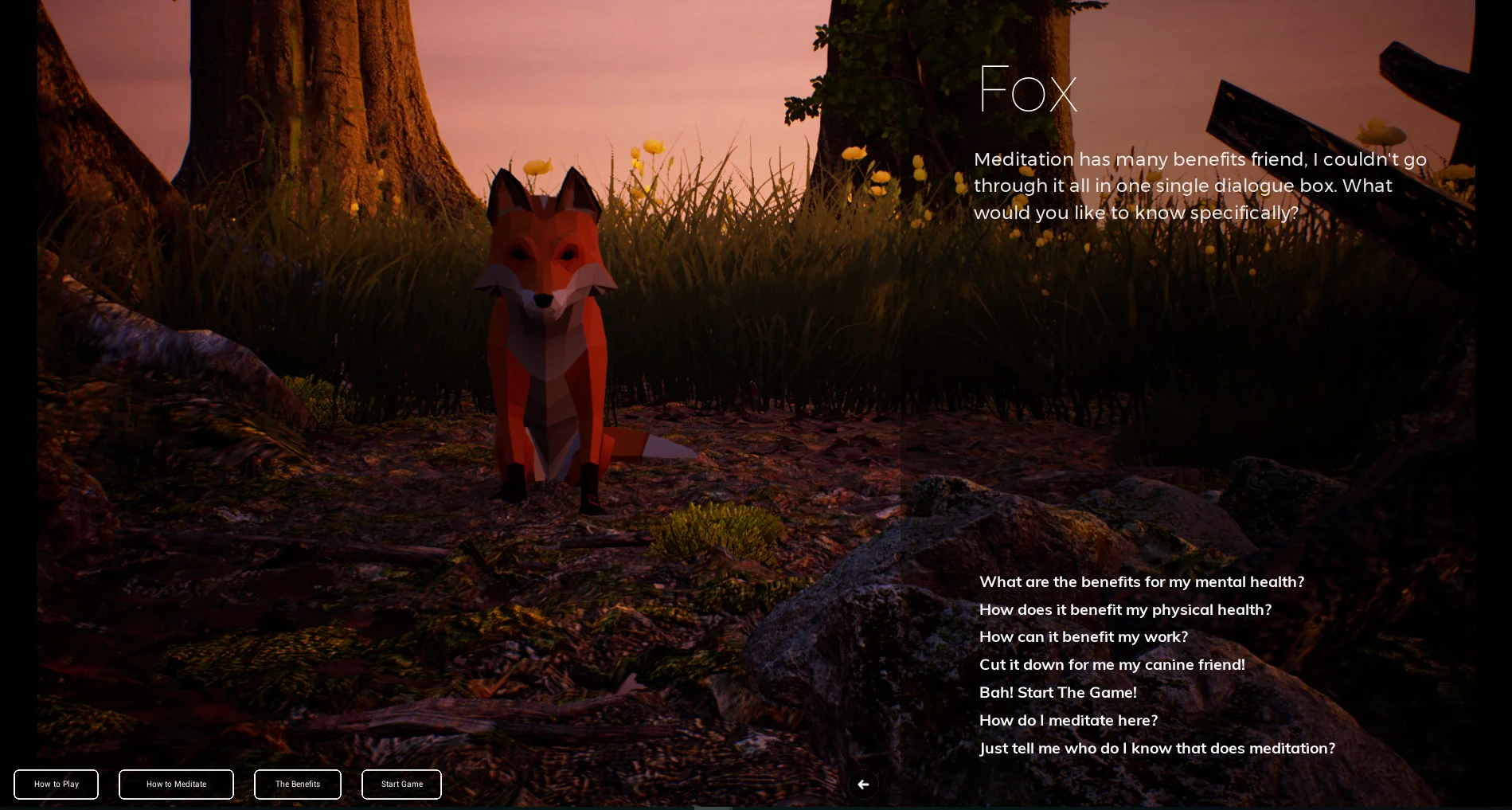
Task: Click the "How to Meditate" button
Action: point(176,784)
